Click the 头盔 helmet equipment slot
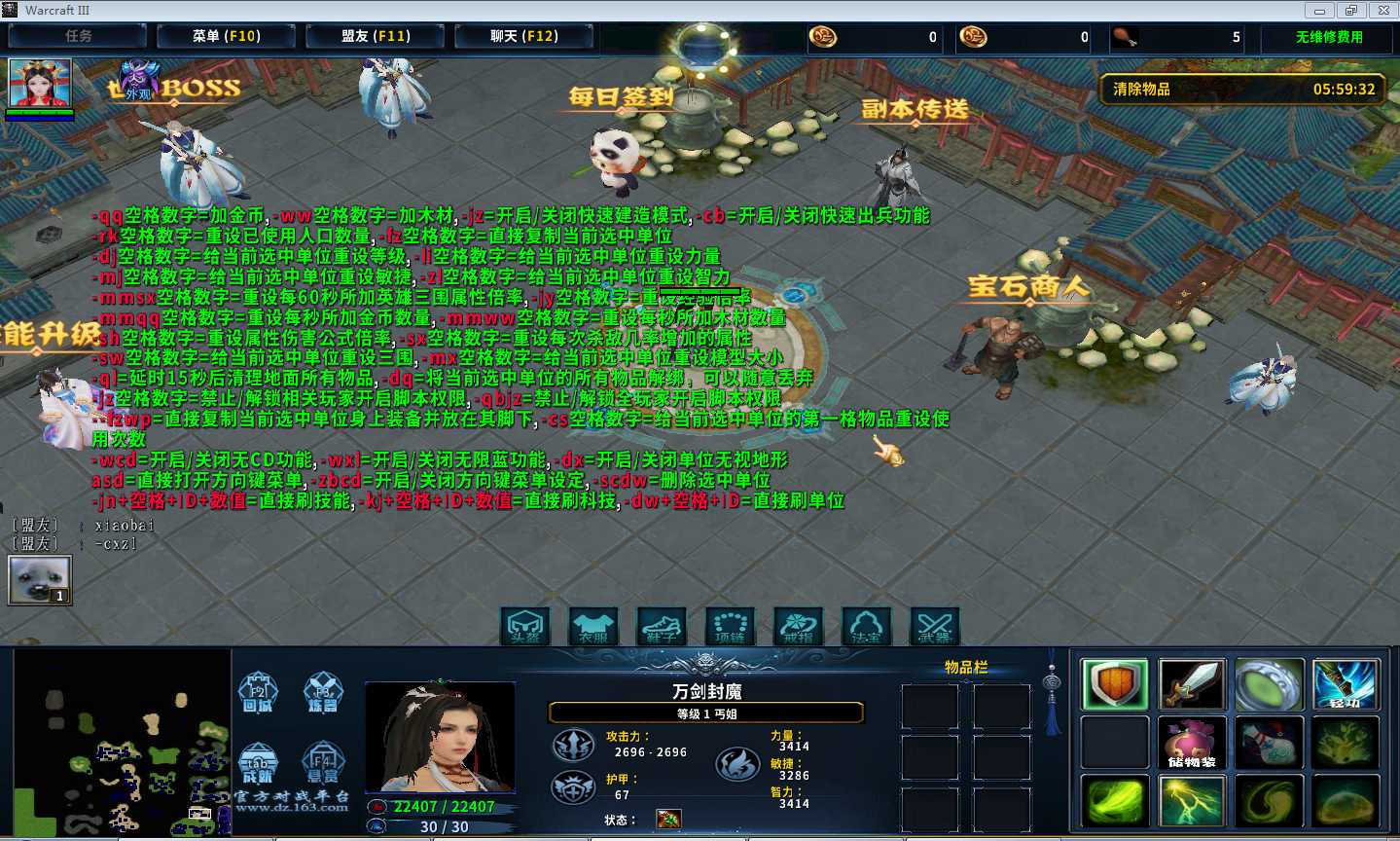This screenshot has height=841, width=1400. tap(525, 626)
